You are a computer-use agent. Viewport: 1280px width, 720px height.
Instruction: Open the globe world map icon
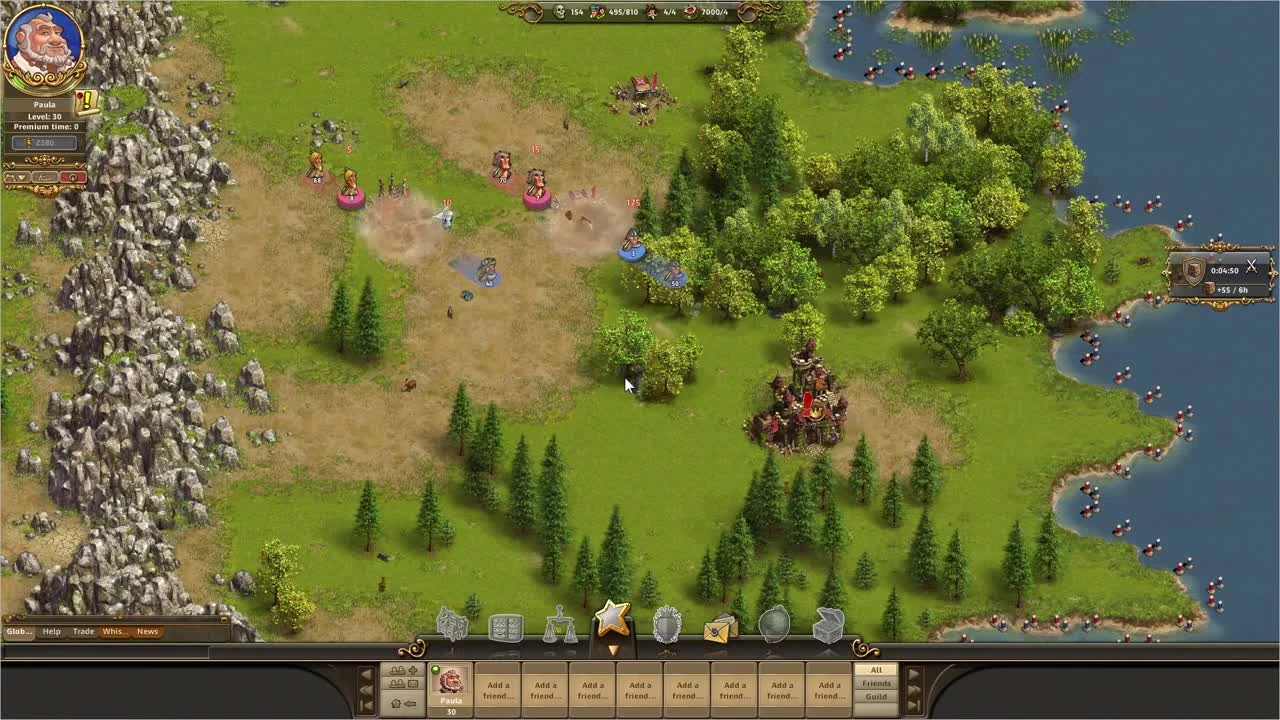click(773, 624)
